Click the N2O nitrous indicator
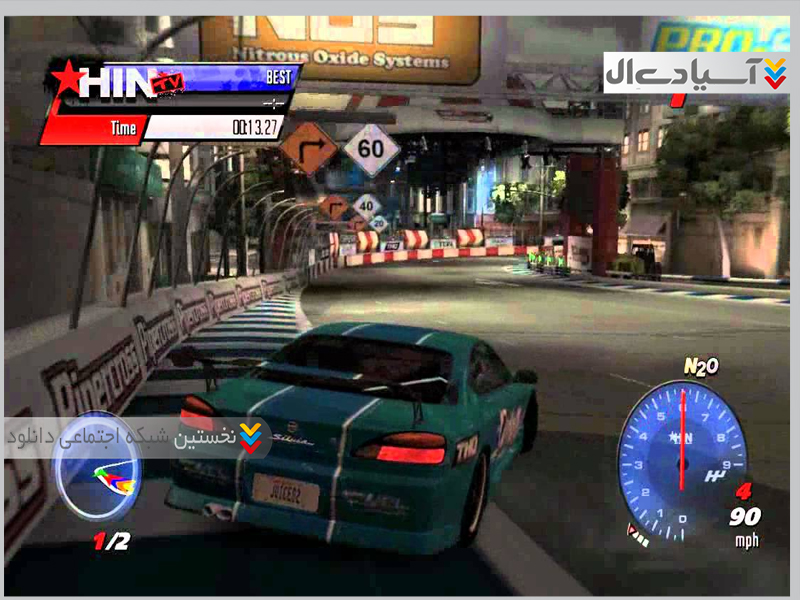The height and width of the screenshot is (600, 800). 700,367
